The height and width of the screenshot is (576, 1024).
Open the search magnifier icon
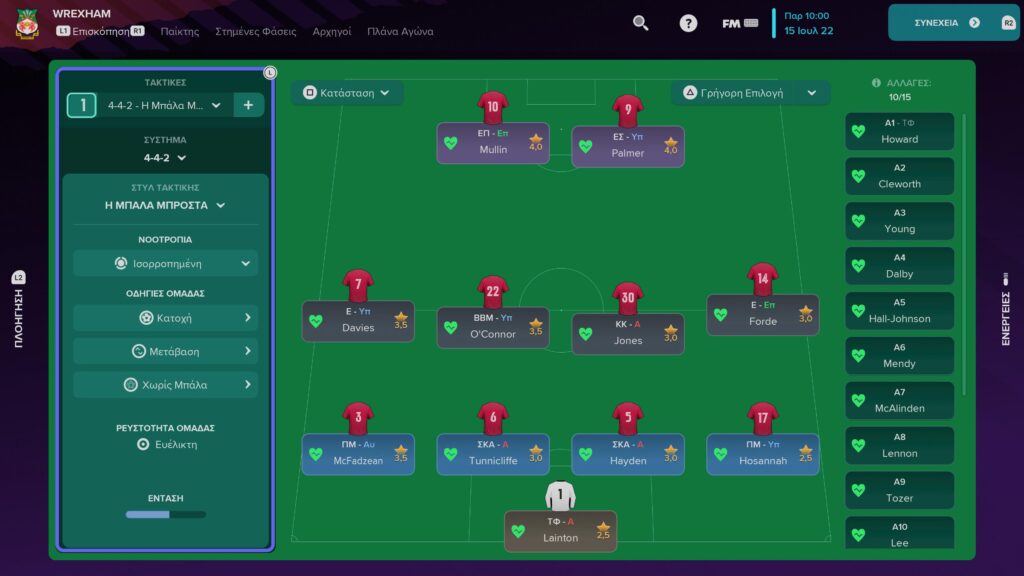641,23
